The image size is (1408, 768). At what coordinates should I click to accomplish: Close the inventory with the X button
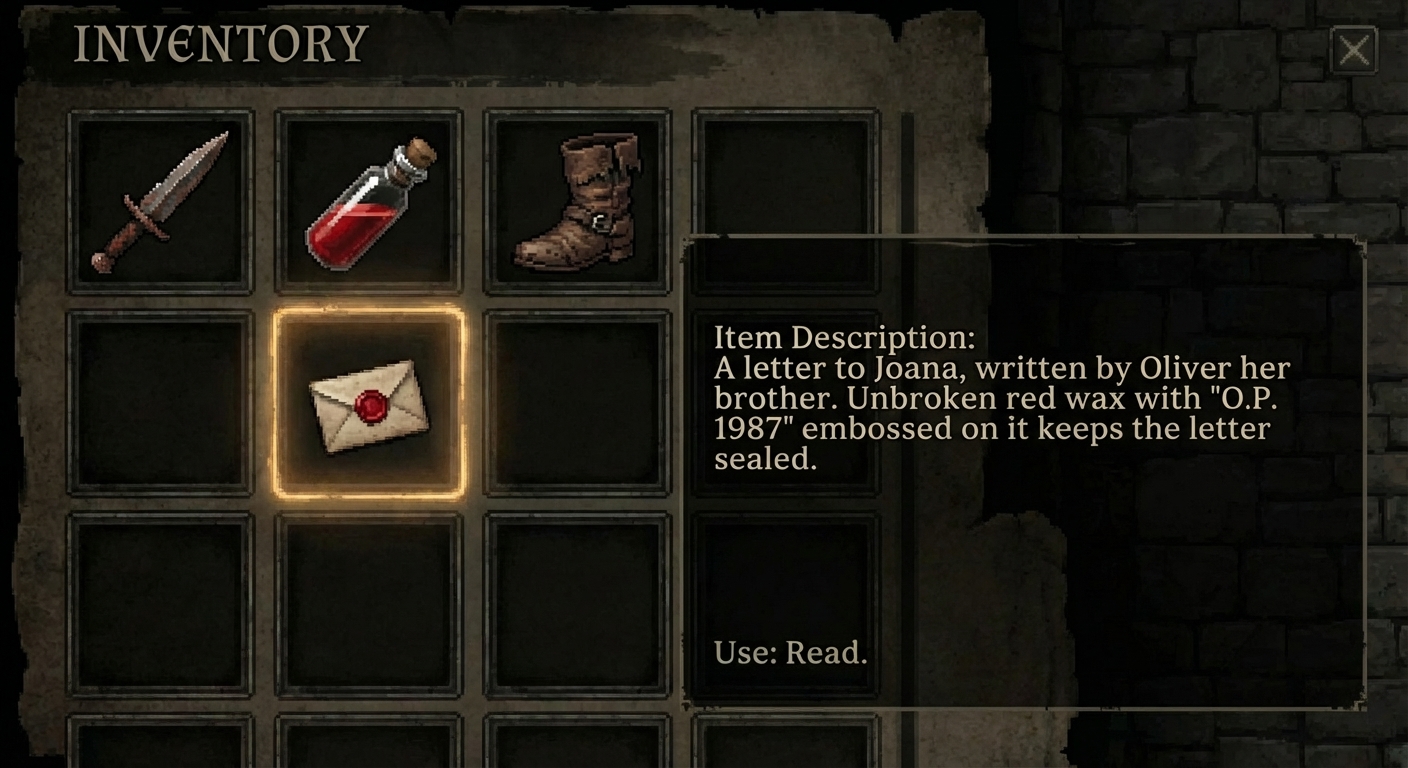point(1354,50)
